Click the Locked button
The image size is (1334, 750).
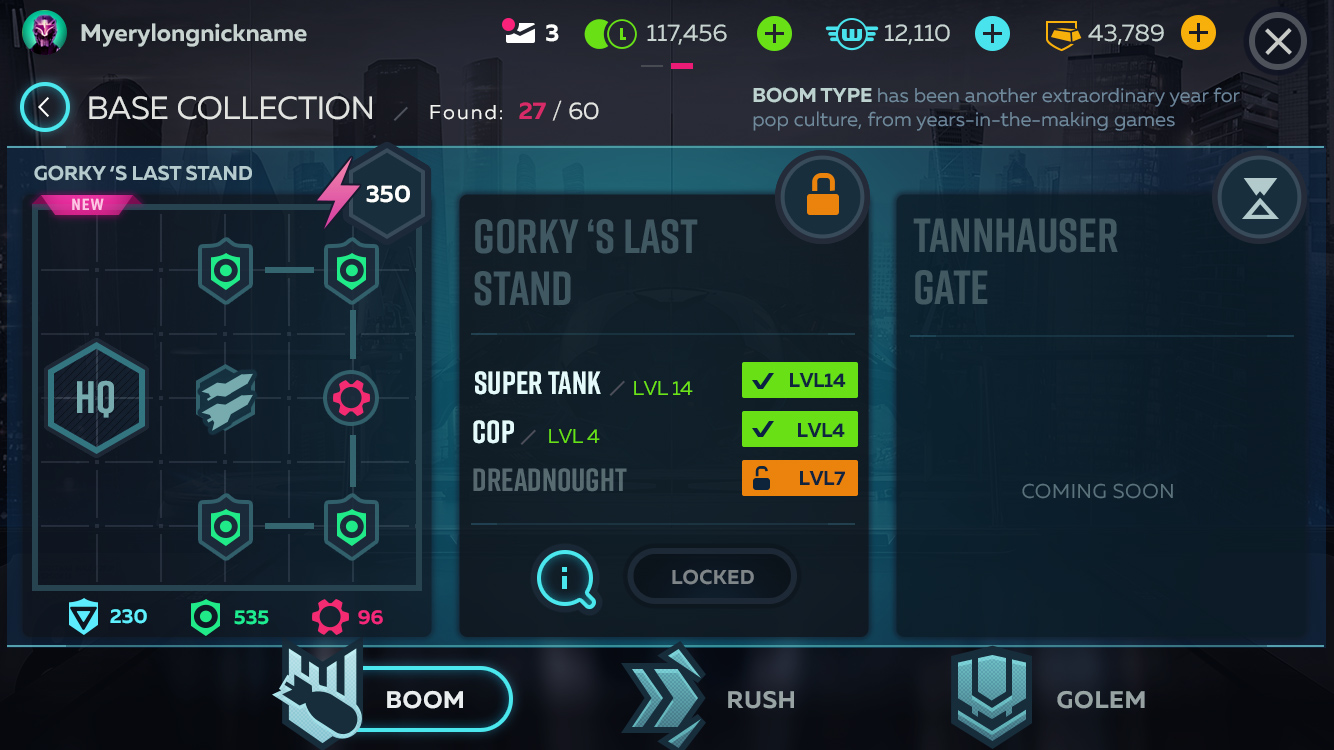[712, 577]
